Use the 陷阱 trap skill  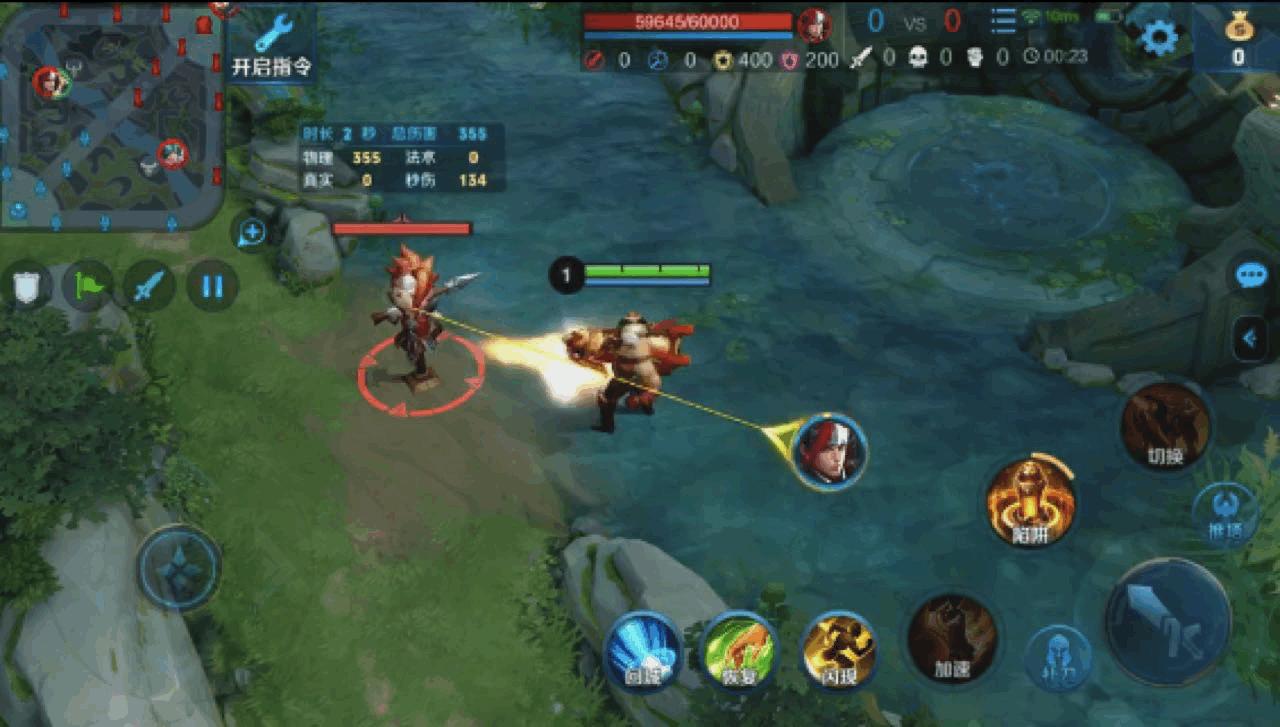pos(1031,503)
